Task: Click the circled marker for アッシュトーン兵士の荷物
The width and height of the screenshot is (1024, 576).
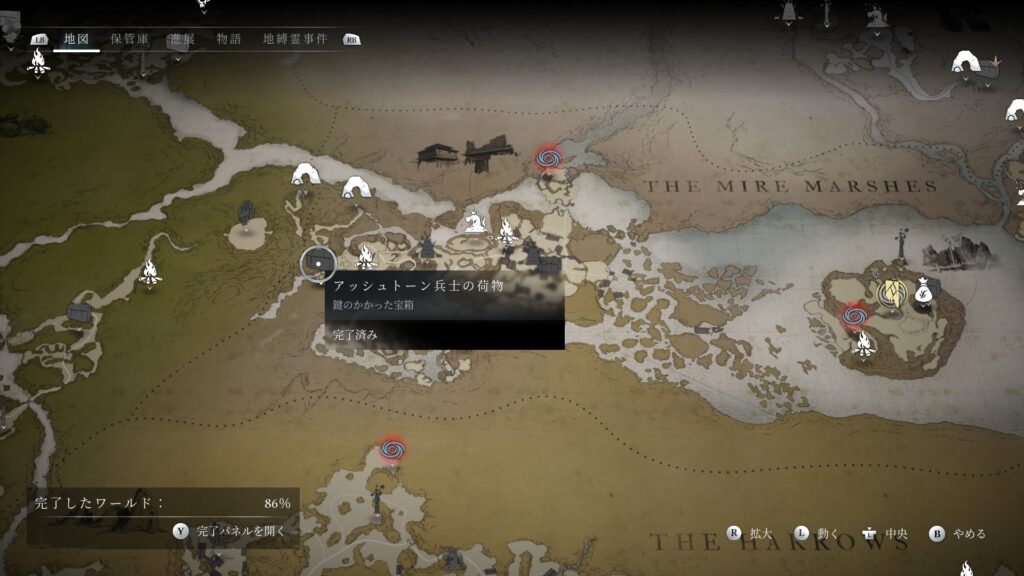Action: tap(318, 264)
